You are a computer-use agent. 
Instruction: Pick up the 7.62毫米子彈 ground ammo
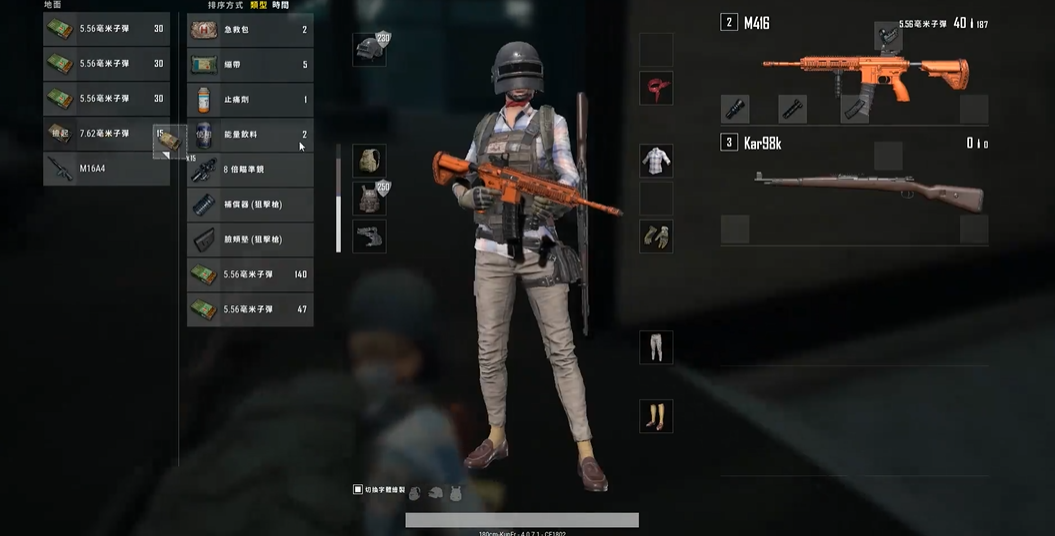[x=105, y=133]
